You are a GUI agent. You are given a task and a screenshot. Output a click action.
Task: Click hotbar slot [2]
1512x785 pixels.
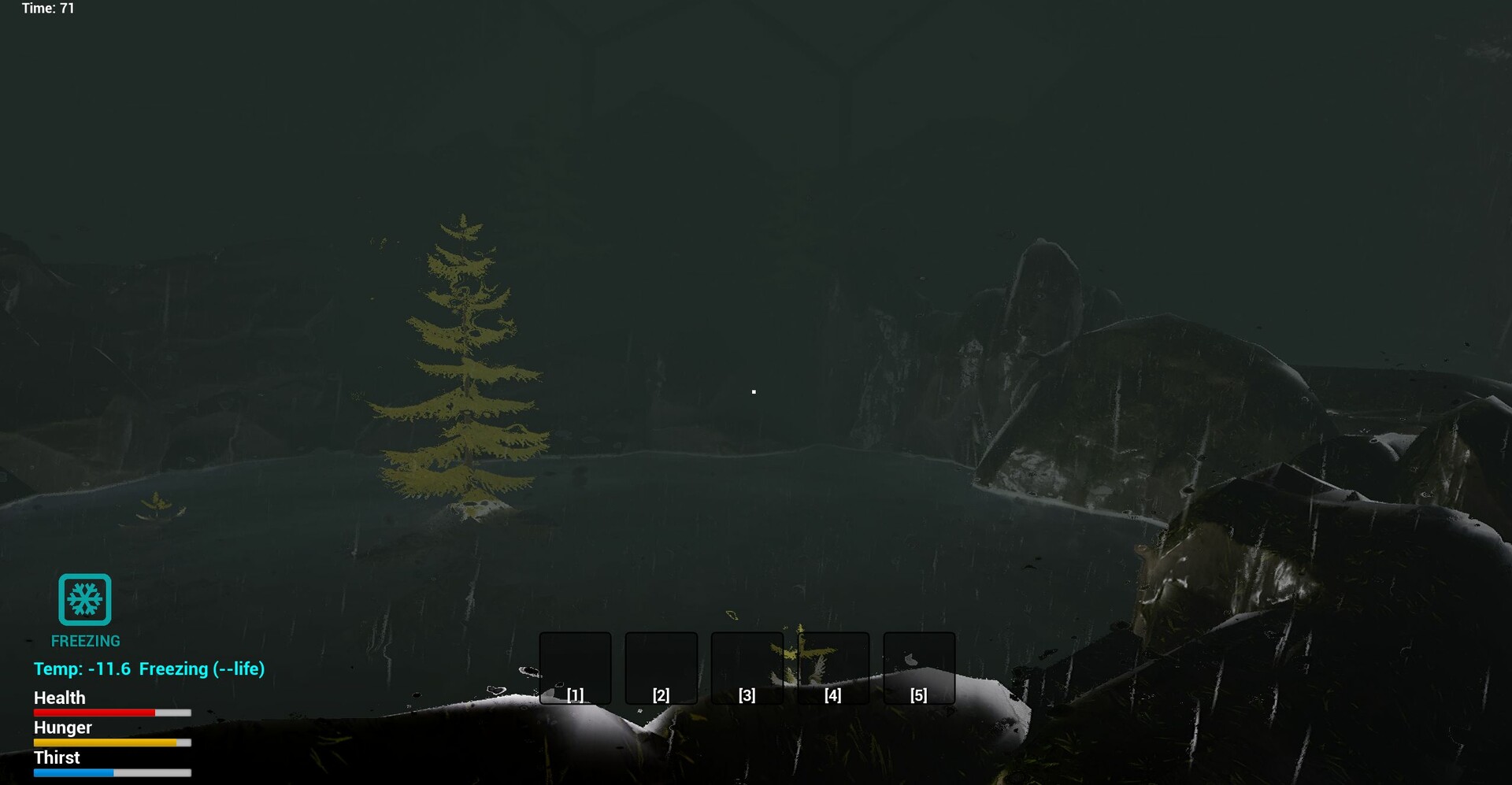click(x=661, y=668)
